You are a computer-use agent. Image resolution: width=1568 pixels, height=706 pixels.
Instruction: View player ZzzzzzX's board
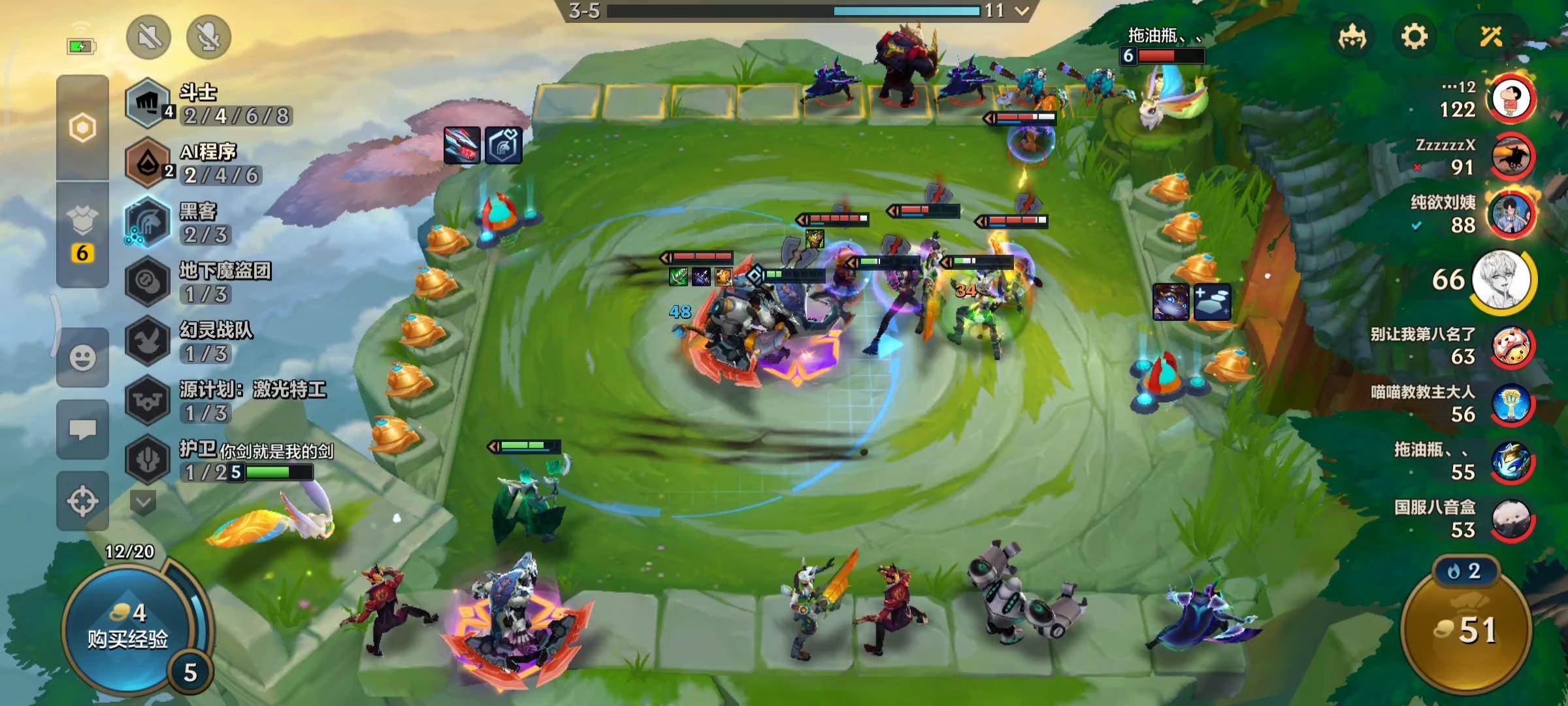[1511, 157]
